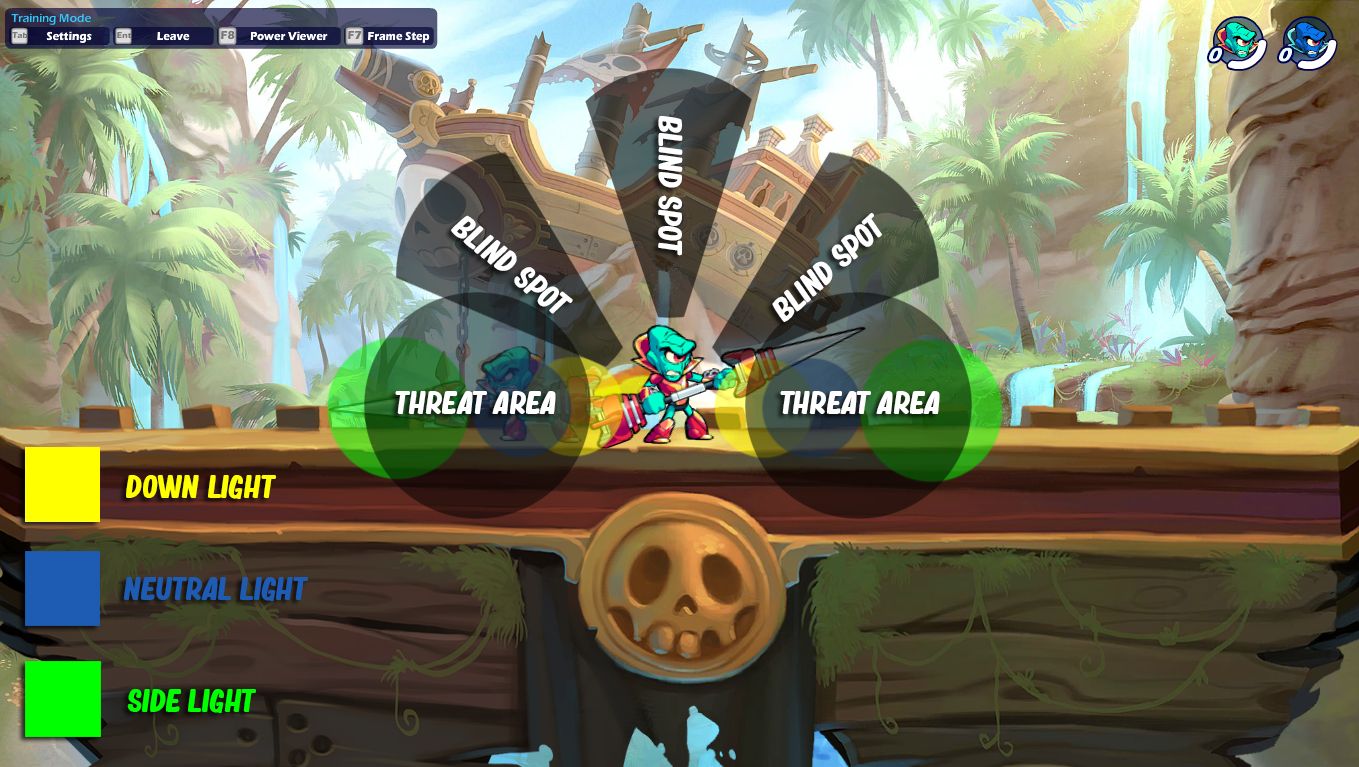Viewport: 1359px width, 767px height.
Task: Click the stock counter zero on blue portrait
Action: 1286,54
